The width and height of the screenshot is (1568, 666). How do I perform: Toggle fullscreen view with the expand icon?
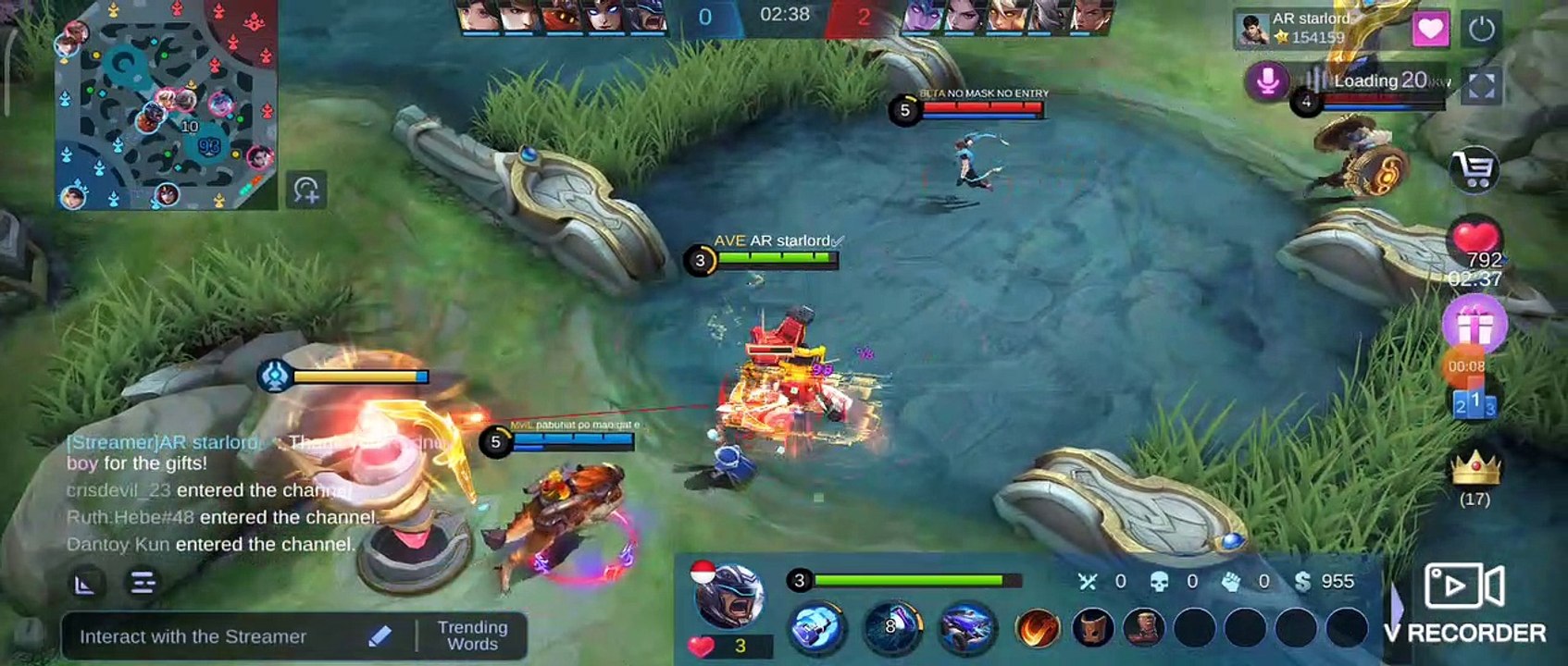click(1481, 85)
